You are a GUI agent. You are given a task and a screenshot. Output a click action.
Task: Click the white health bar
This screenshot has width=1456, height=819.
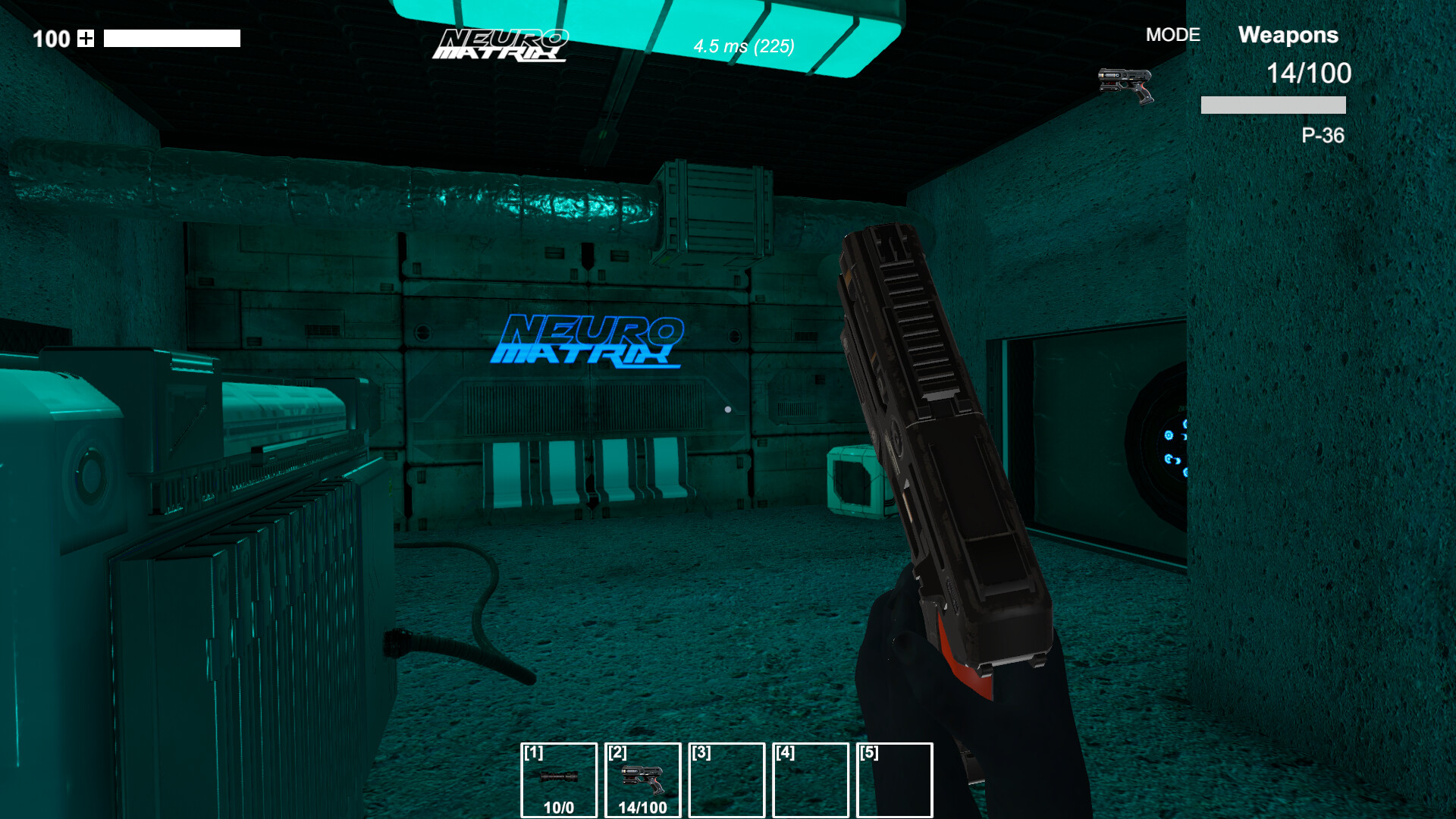point(172,37)
